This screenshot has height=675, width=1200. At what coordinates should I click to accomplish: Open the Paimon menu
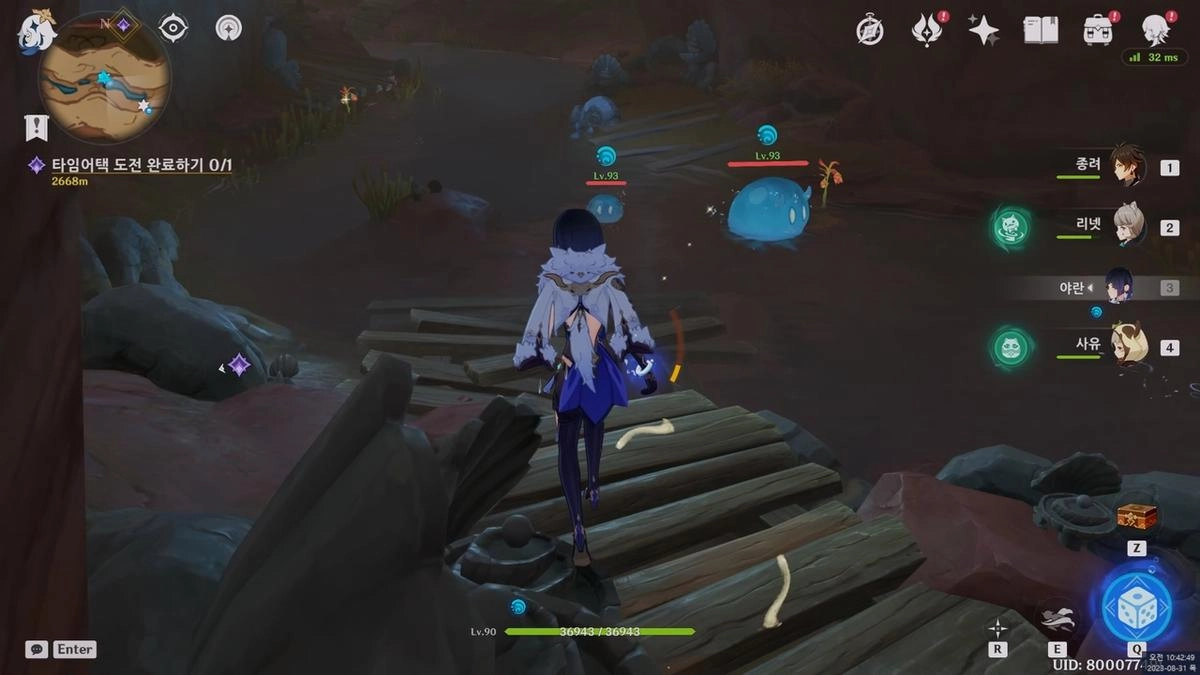coord(37,33)
